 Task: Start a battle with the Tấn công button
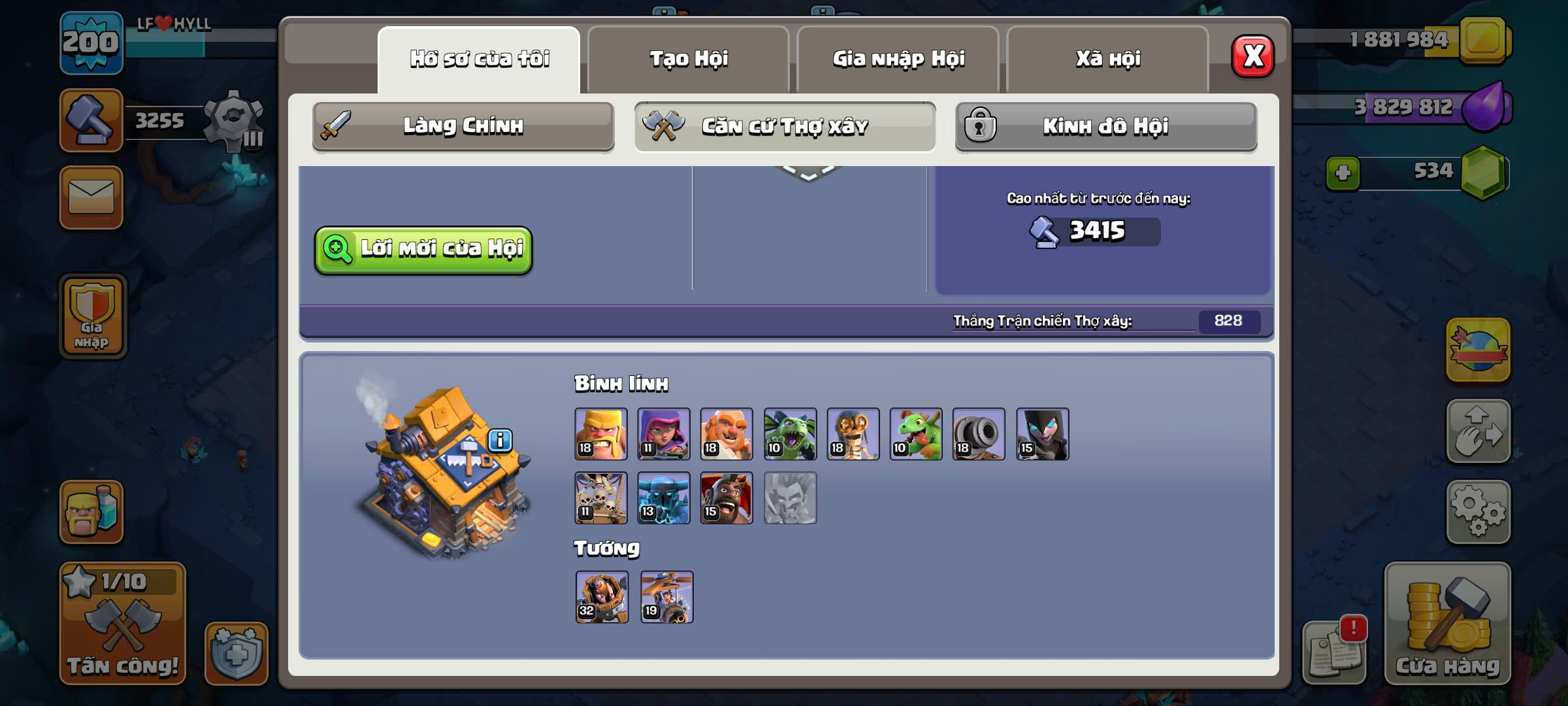[123, 624]
